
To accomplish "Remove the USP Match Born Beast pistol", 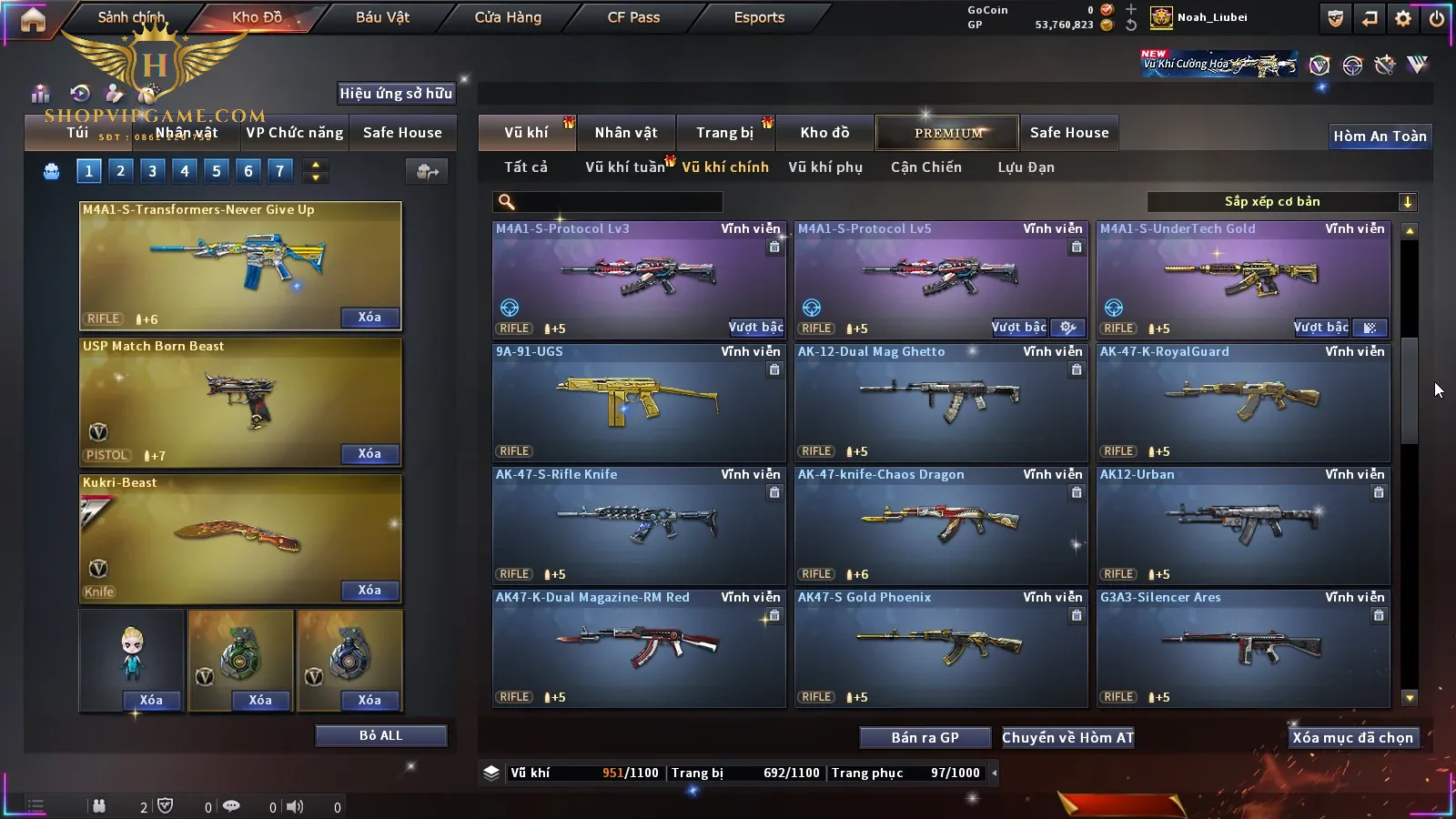I will point(369,454).
